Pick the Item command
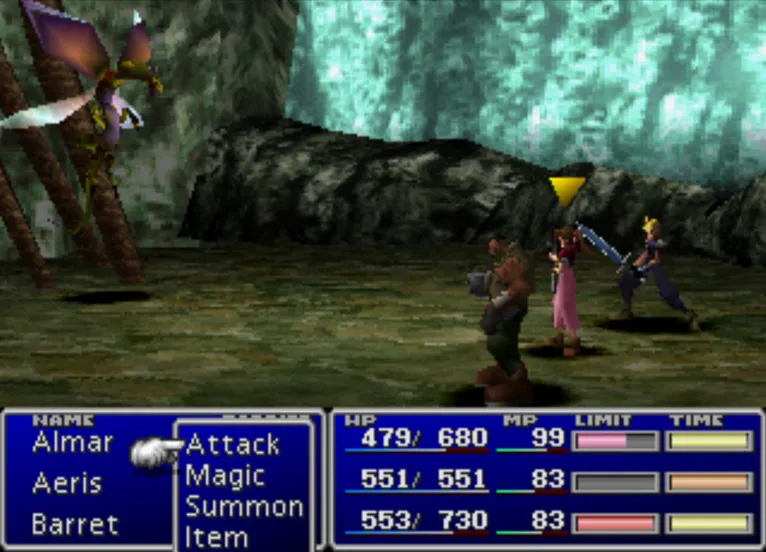Screen dimensions: 766x552 [216, 536]
